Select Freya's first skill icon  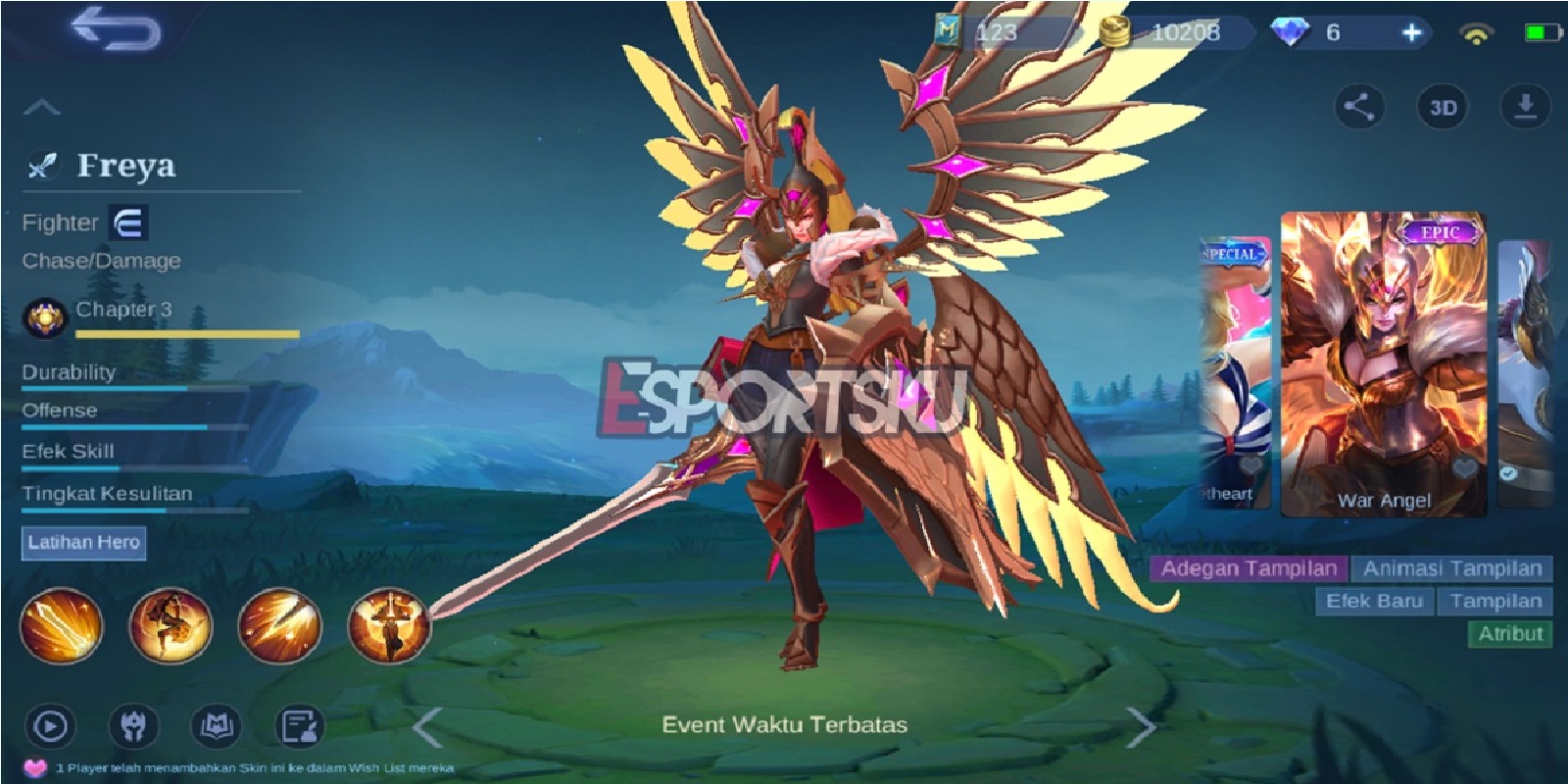pyautogui.click(x=63, y=625)
